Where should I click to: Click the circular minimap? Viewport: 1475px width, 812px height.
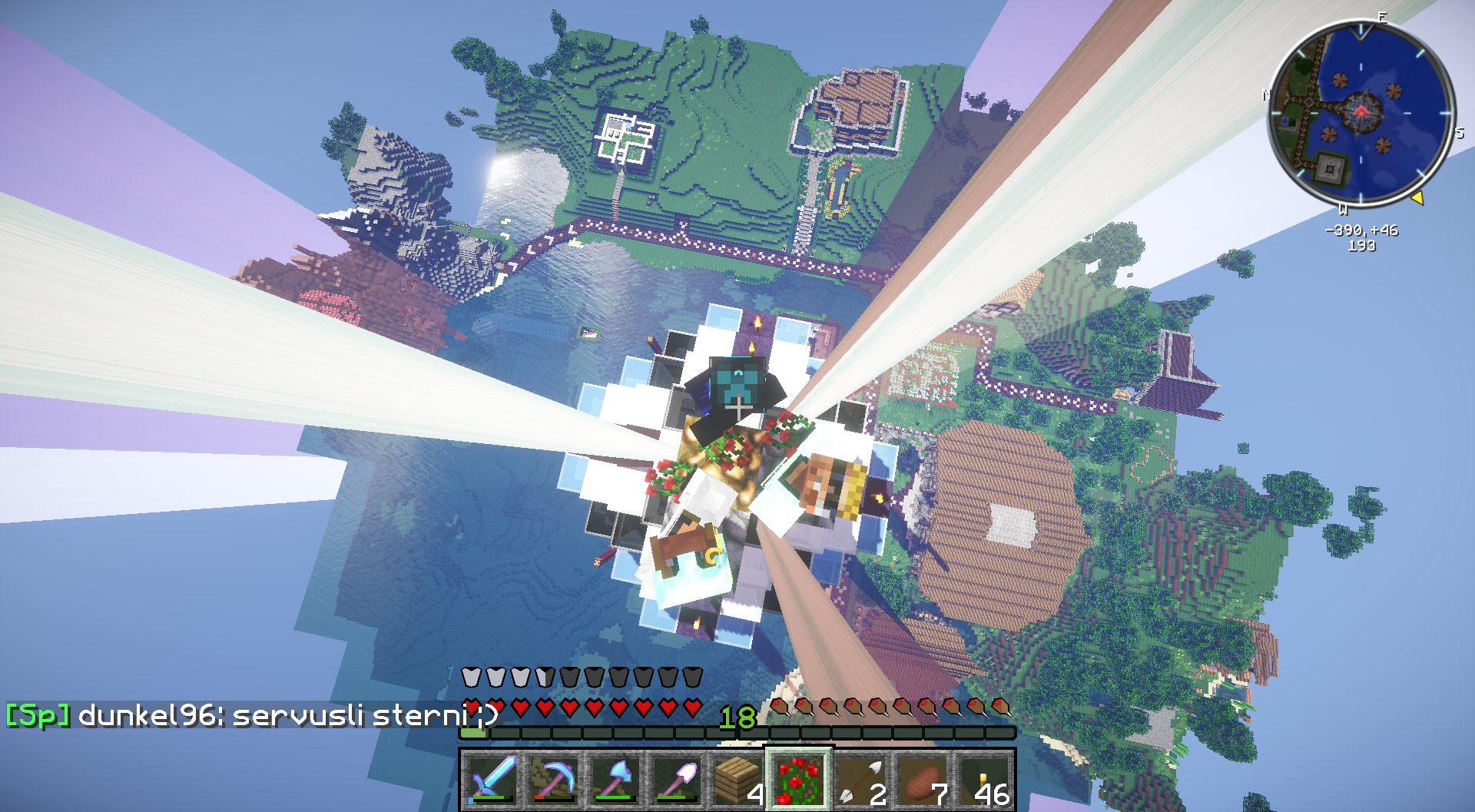[x=1361, y=113]
